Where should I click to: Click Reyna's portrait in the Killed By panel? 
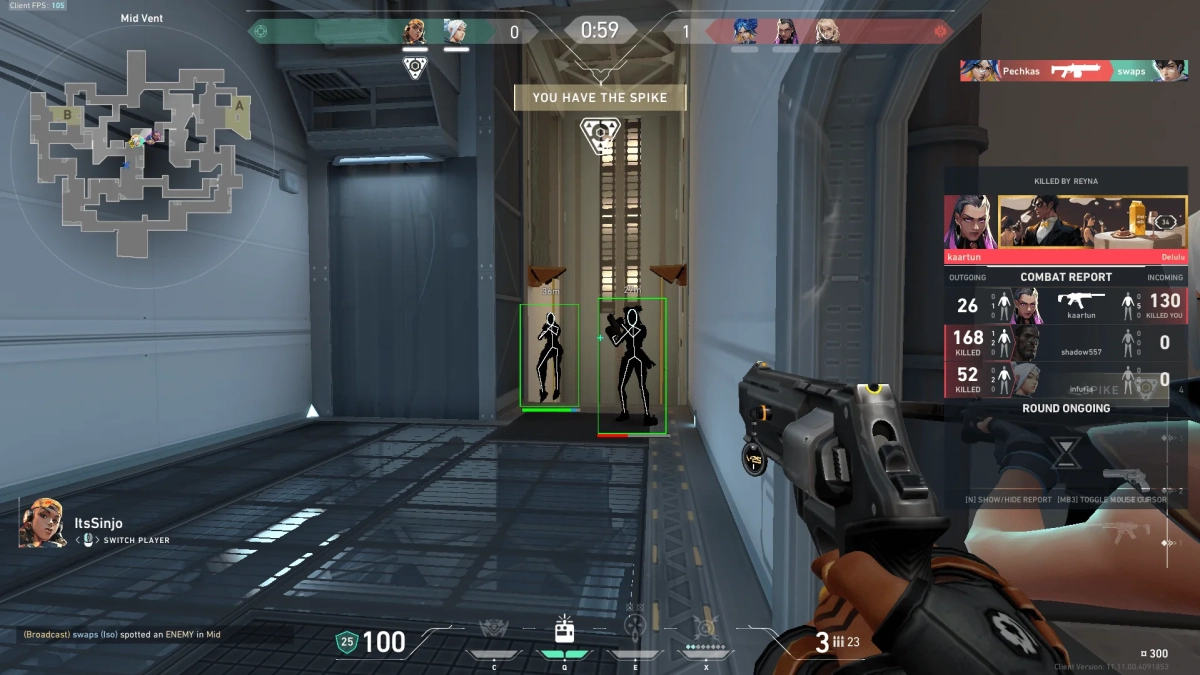970,222
